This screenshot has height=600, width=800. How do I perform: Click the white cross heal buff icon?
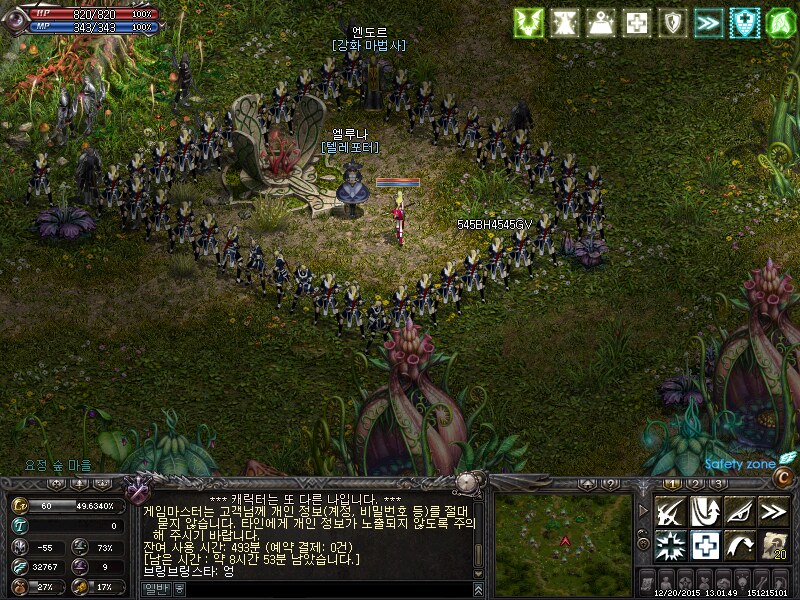637,23
